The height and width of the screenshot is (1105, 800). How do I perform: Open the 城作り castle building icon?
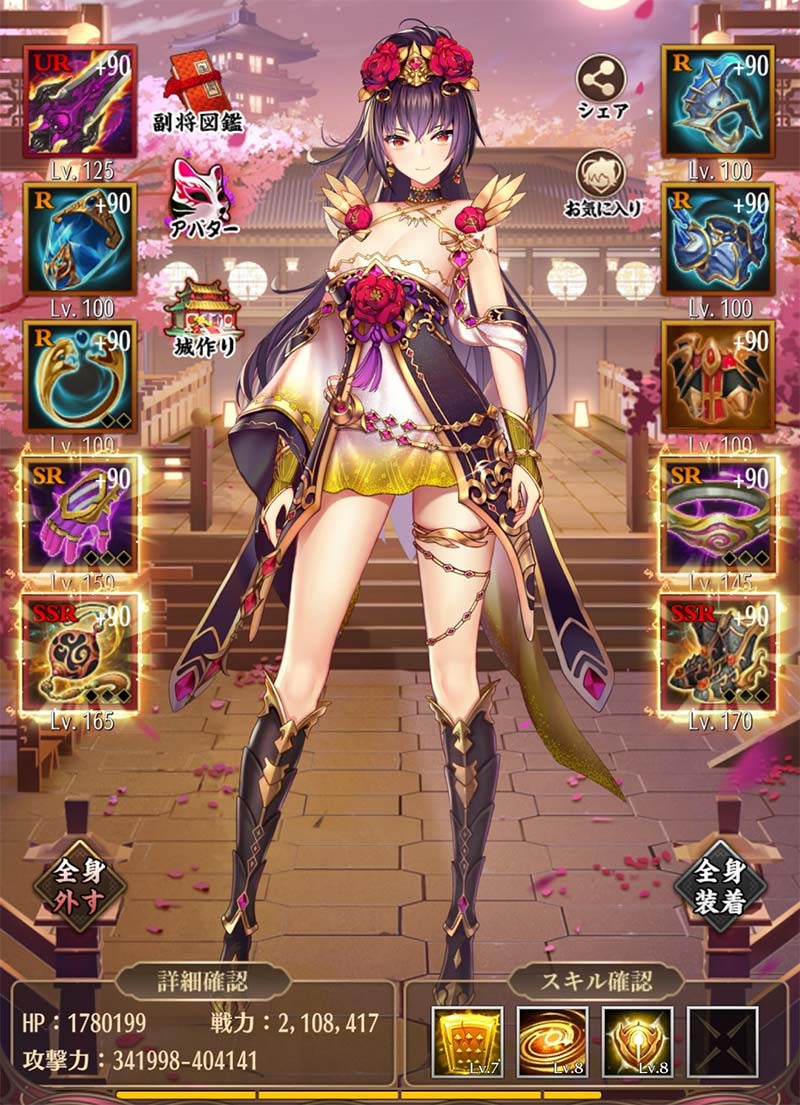click(x=200, y=312)
